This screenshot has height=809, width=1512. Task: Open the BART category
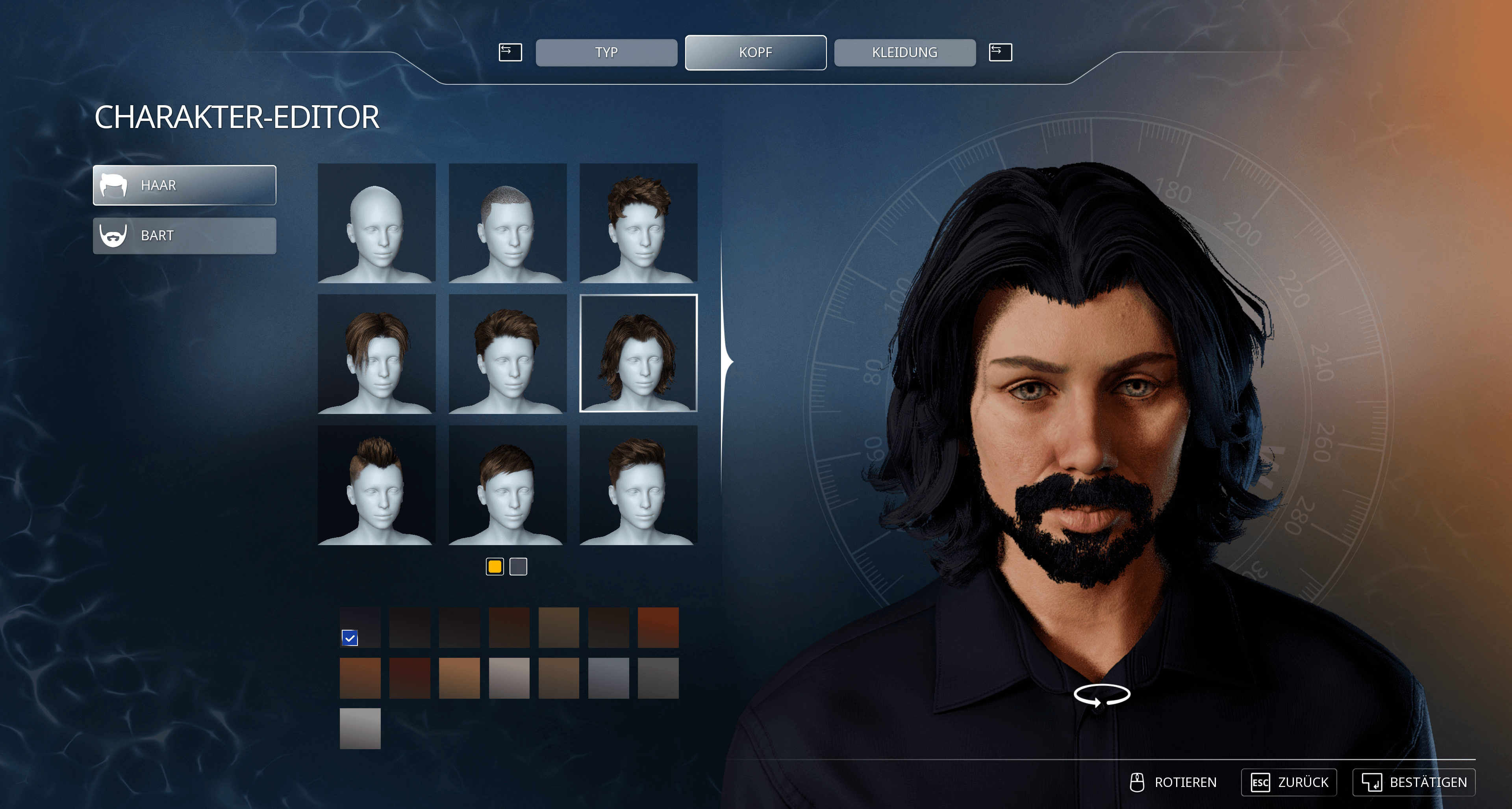(184, 236)
